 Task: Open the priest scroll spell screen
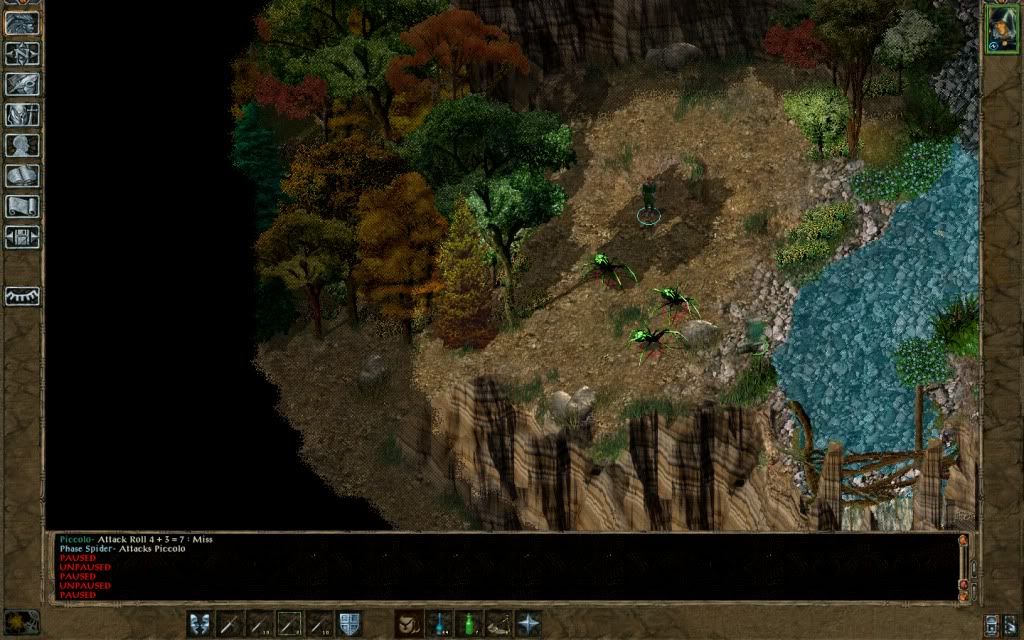[x=22, y=207]
